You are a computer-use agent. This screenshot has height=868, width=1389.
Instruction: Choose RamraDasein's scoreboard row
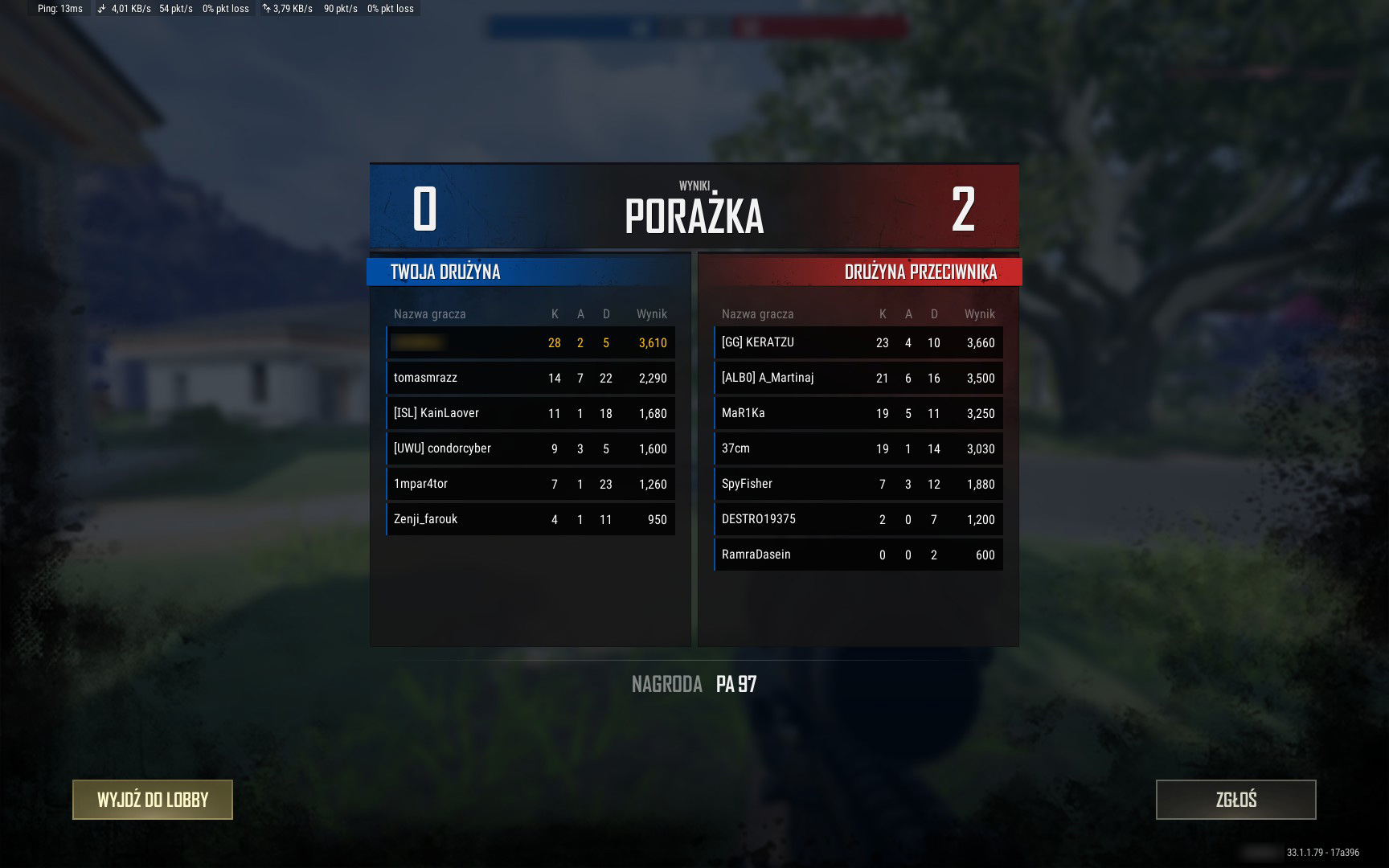point(858,555)
